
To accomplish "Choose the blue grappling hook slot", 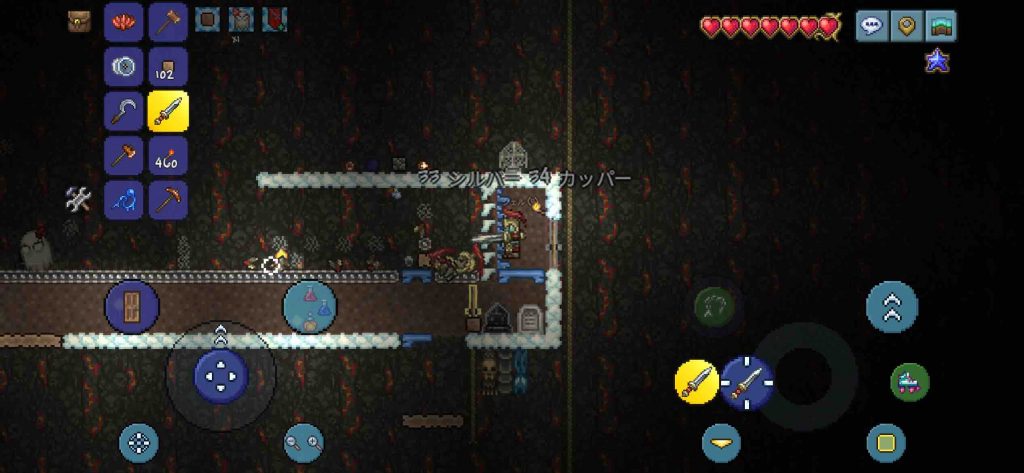I will pos(124,200).
